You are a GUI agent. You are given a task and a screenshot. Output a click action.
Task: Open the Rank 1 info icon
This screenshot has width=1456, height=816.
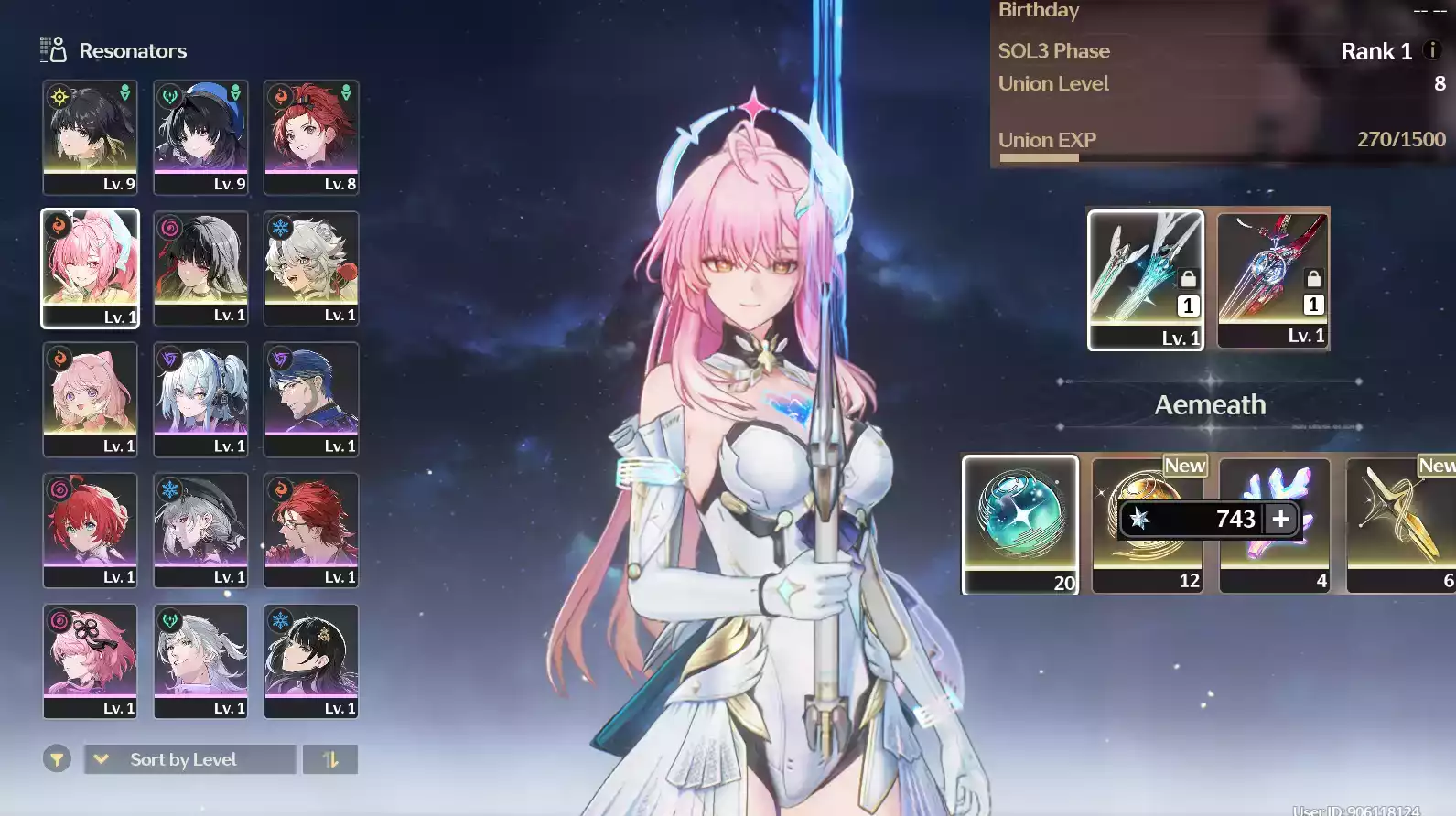point(1432,51)
